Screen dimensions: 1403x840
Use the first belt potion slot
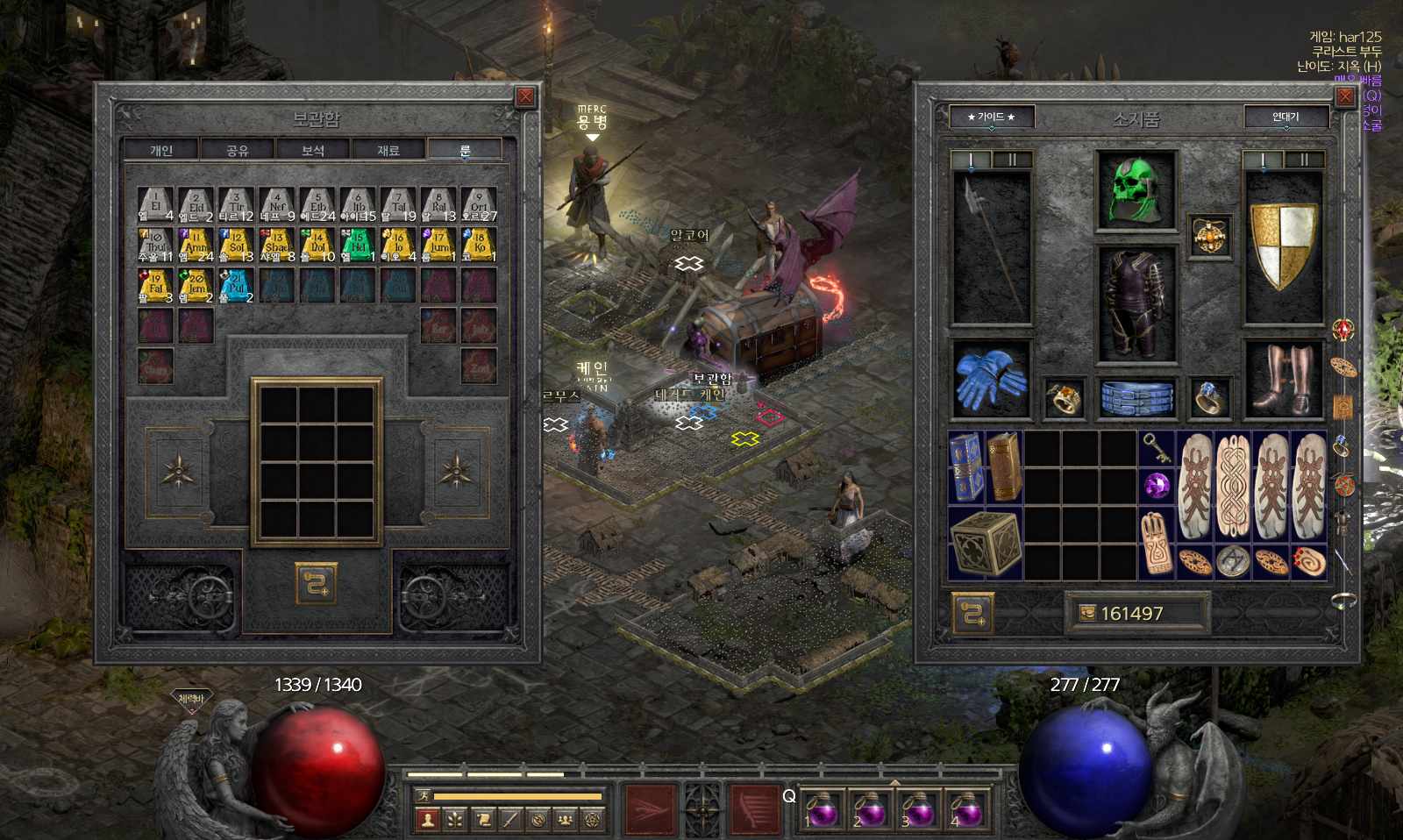tap(822, 809)
